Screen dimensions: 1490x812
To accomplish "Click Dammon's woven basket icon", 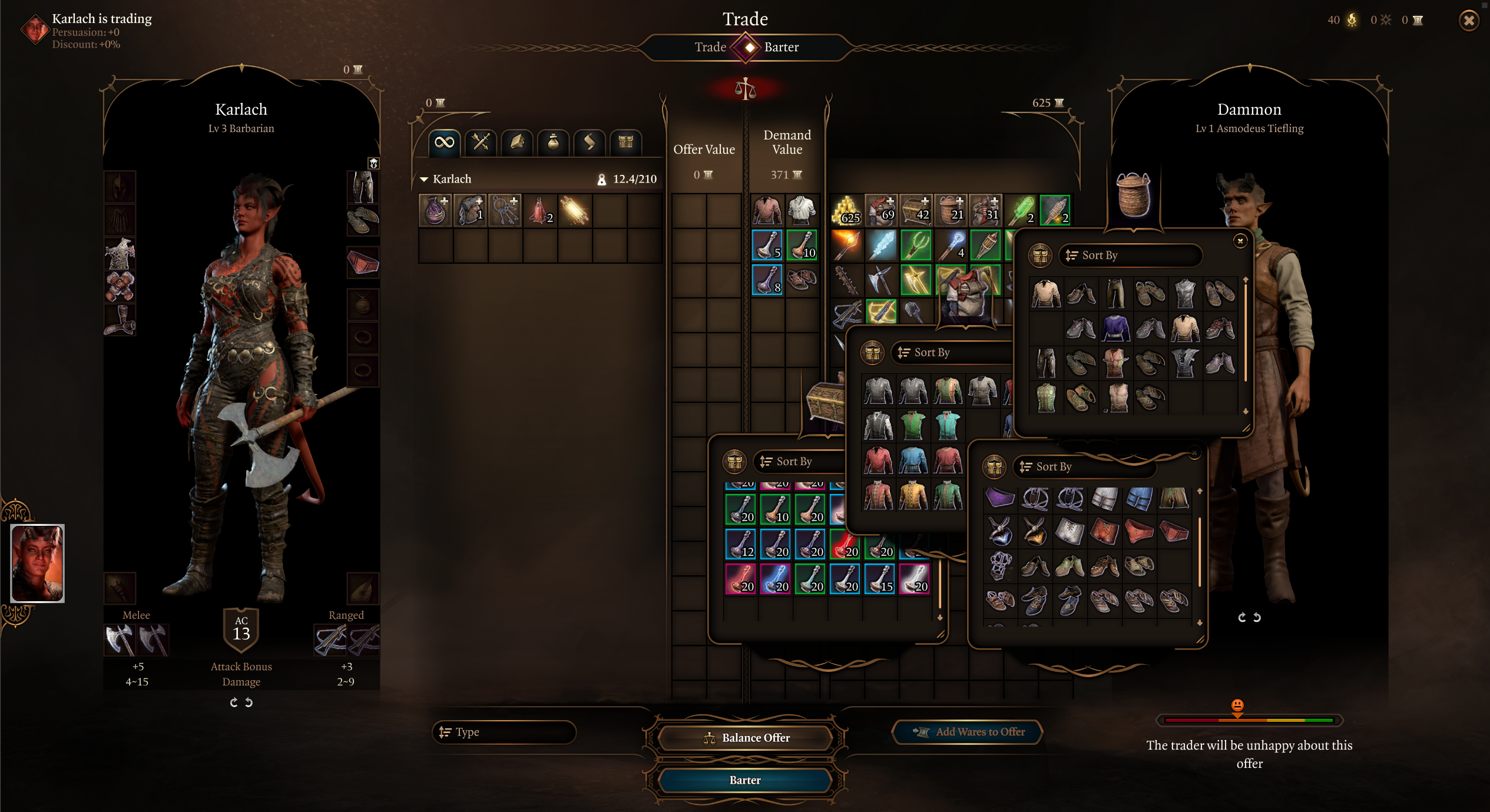I will pos(1133,196).
